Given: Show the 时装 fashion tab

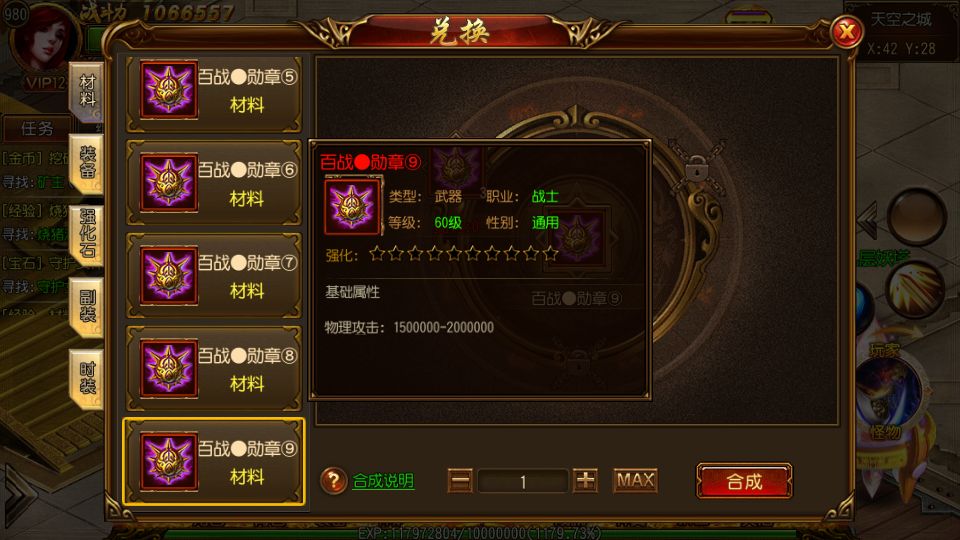Looking at the screenshot, I should 88,377.
